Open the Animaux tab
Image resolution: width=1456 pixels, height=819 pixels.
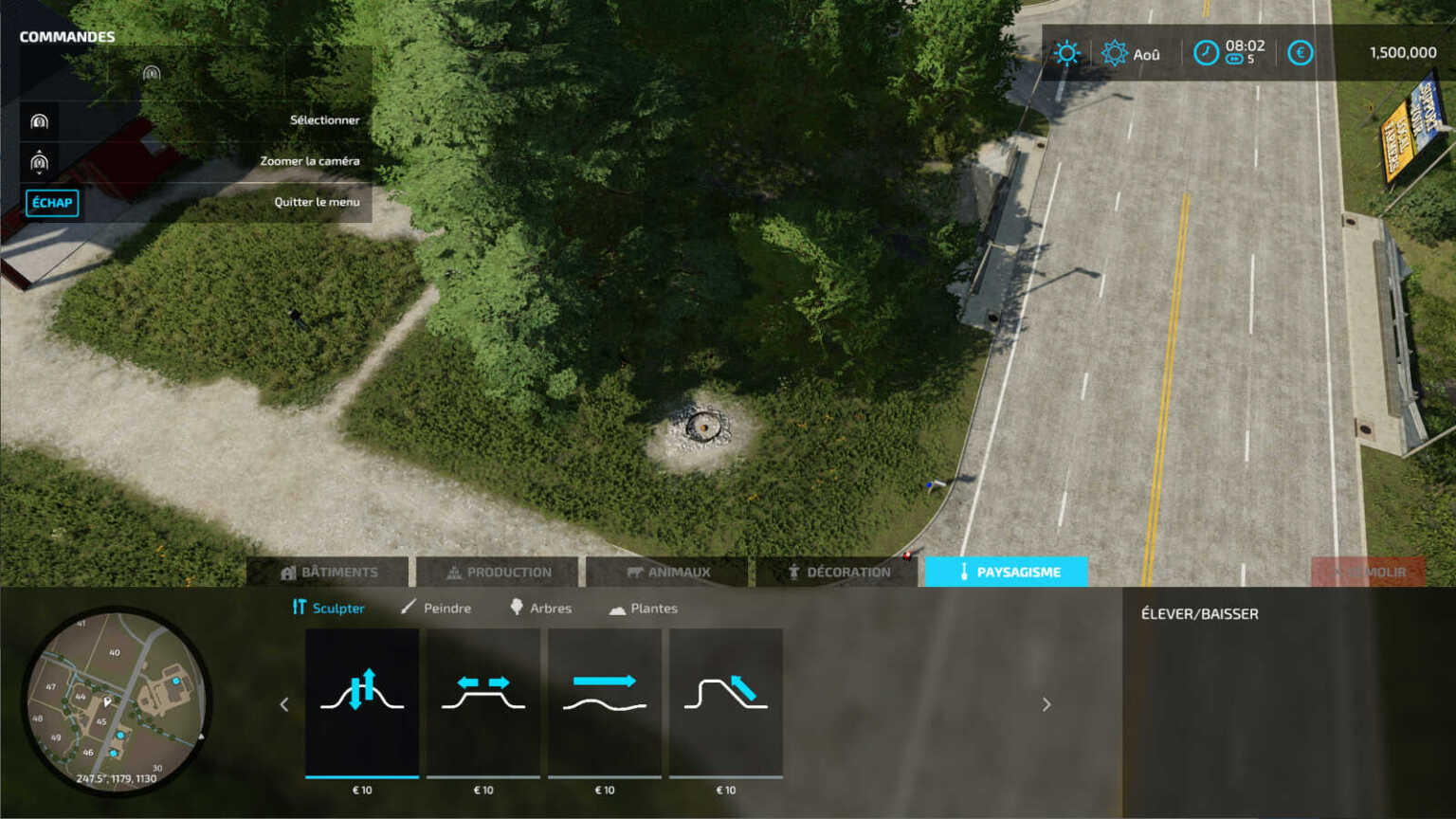(666, 572)
